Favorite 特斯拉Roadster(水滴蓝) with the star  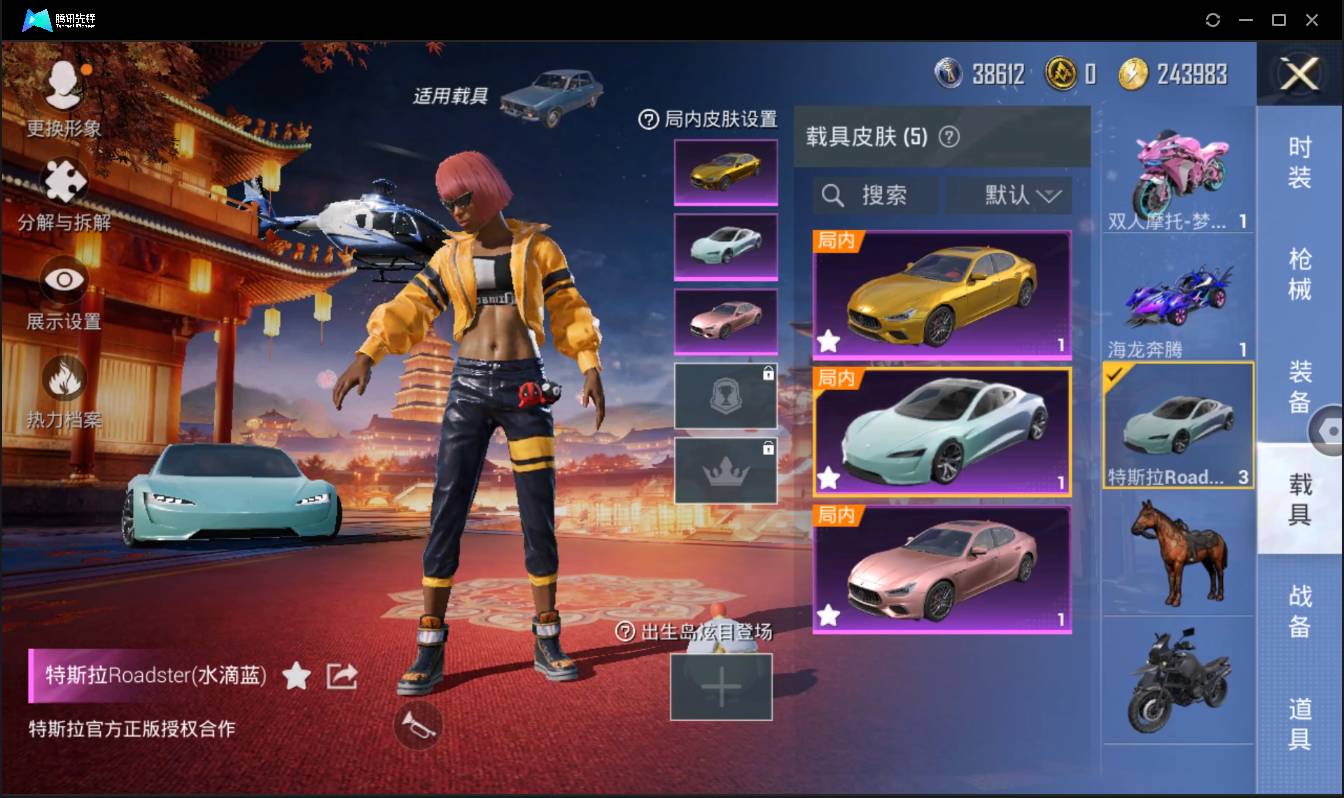pos(298,675)
